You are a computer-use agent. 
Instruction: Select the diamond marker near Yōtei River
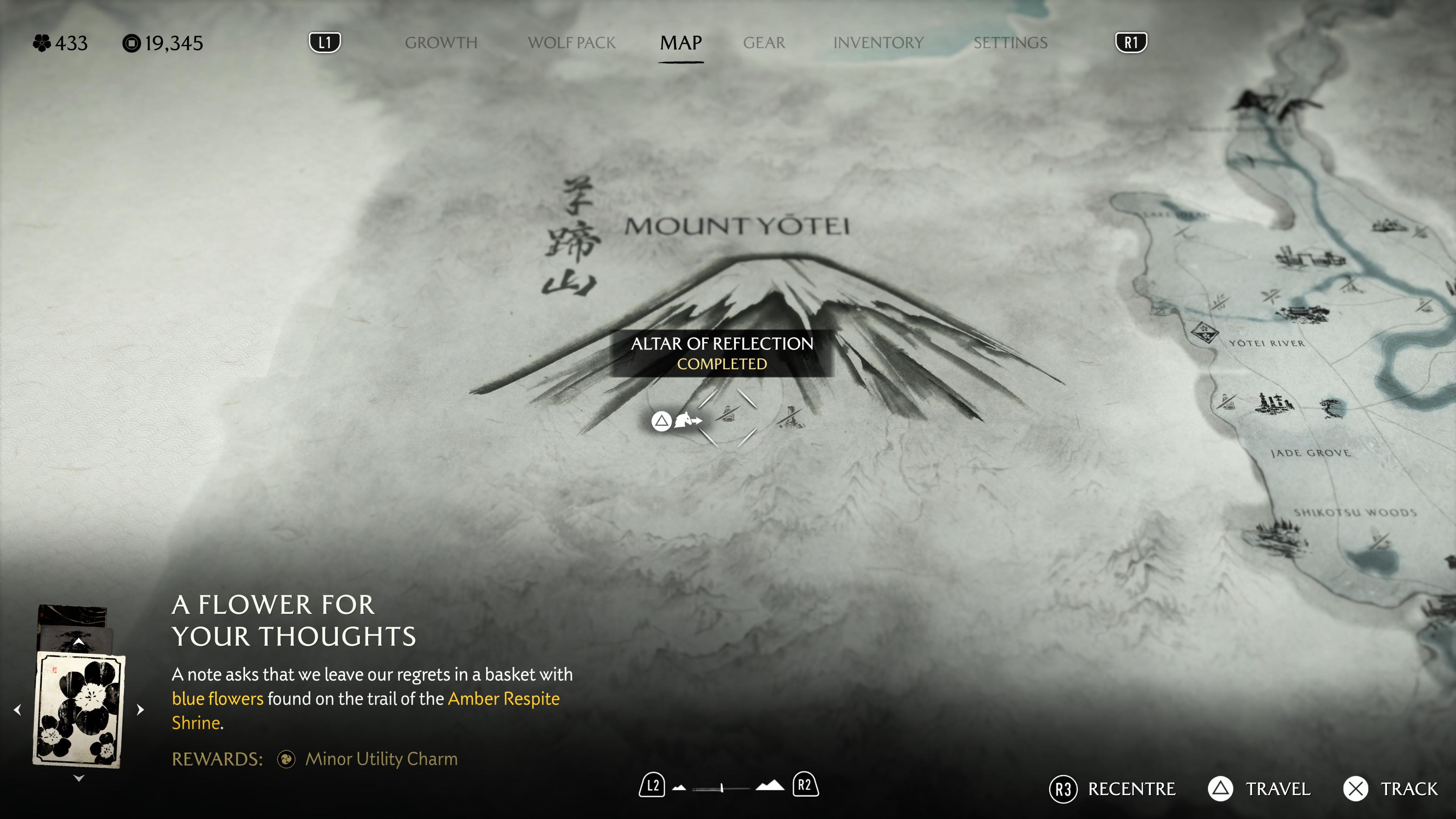pyautogui.click(x=1204, y=332)
